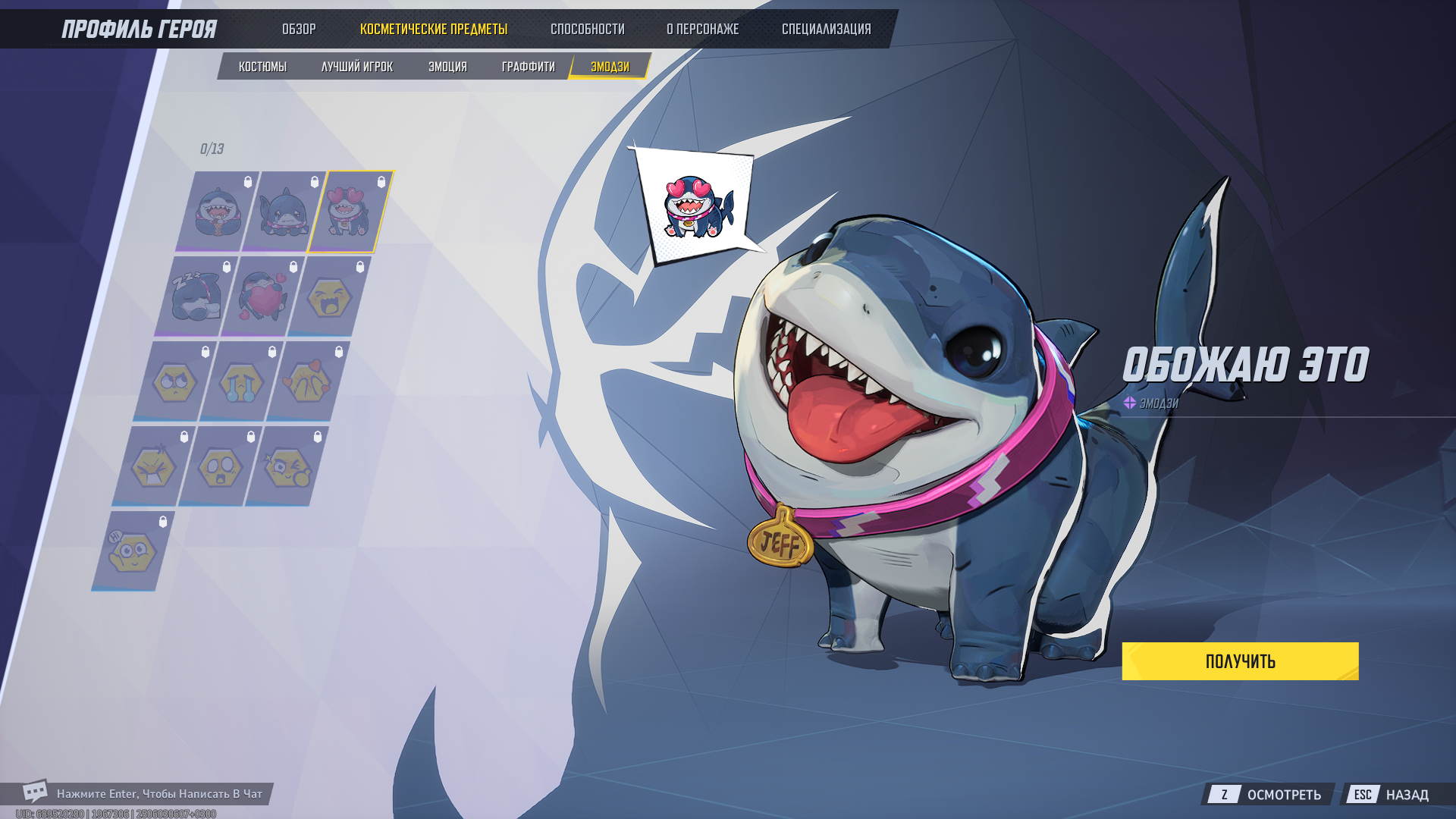1456x819 pixels.
Task: Click the chat box prompt
Action: [x=158, y=794]
